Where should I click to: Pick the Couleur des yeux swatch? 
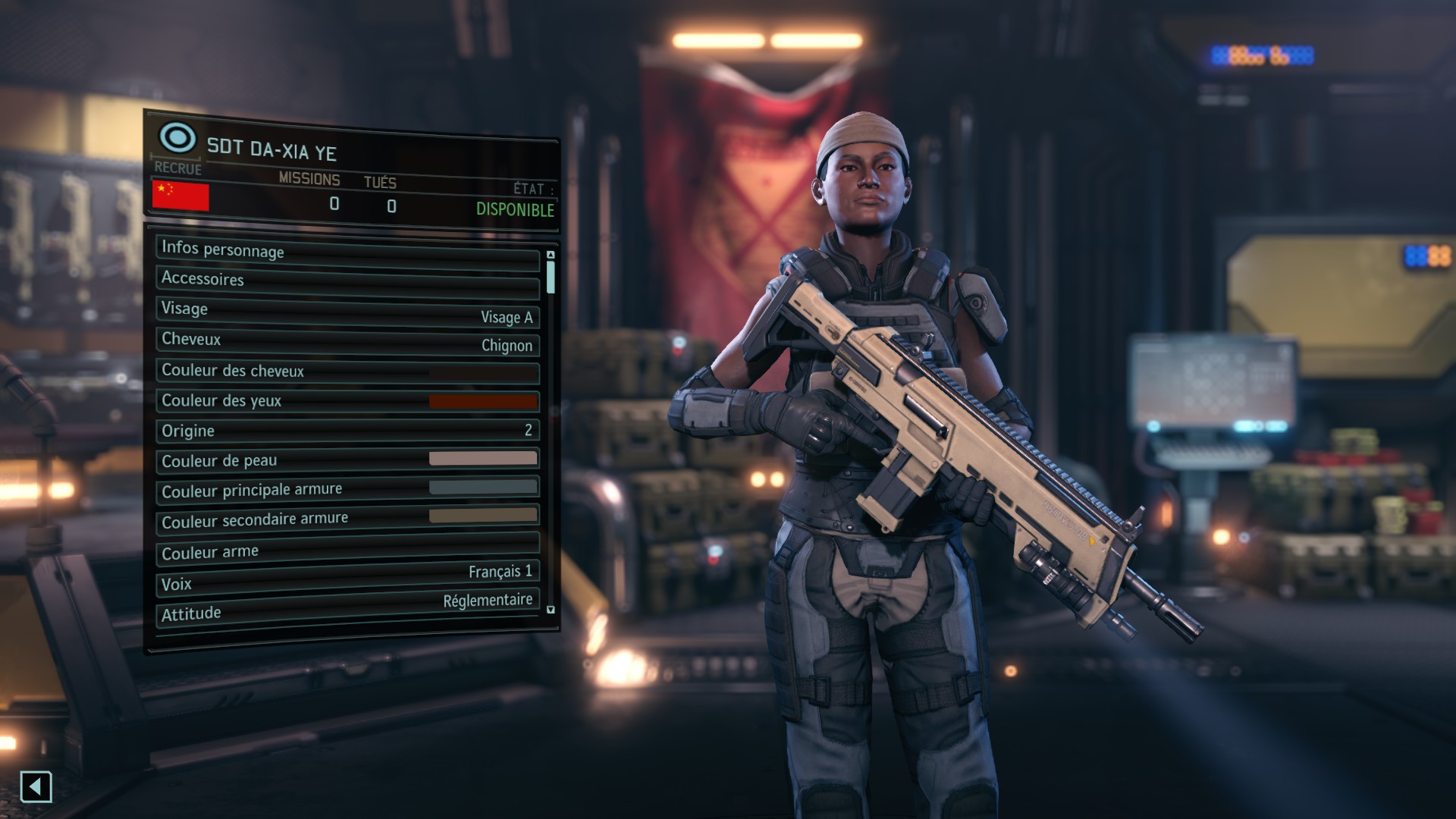tap(483, 401)
